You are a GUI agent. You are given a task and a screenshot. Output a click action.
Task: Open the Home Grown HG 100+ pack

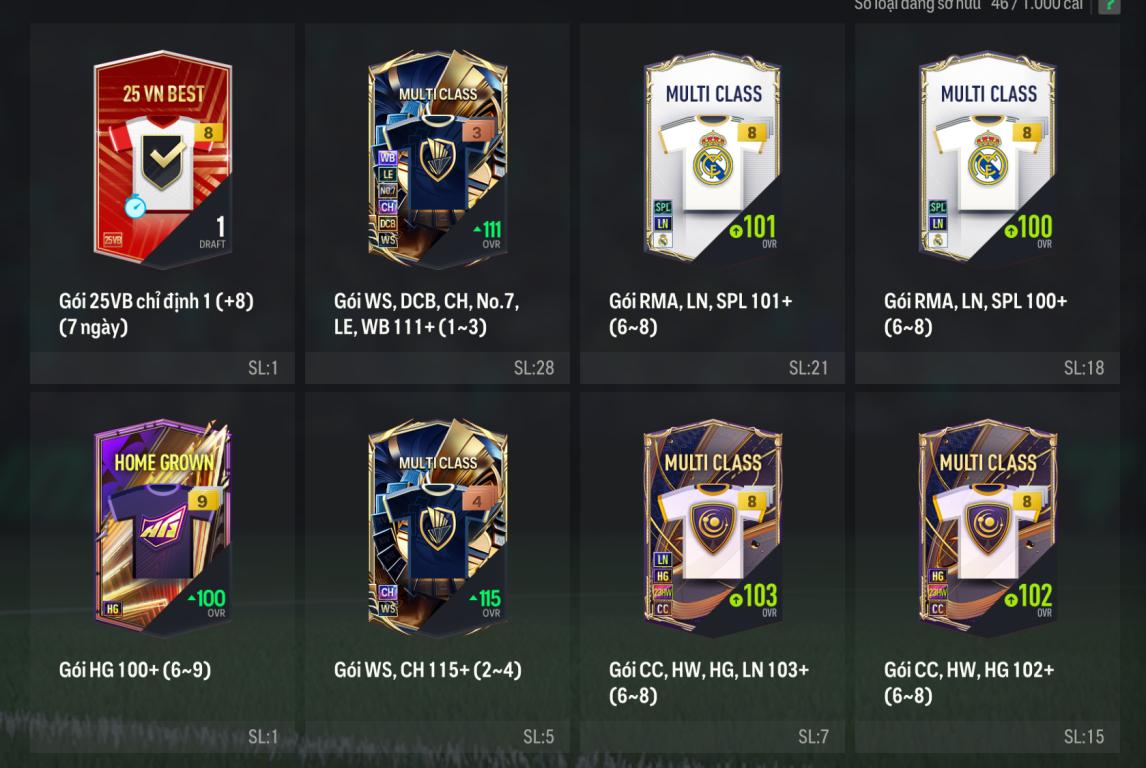pyautogui.click(x=162, y=528)
